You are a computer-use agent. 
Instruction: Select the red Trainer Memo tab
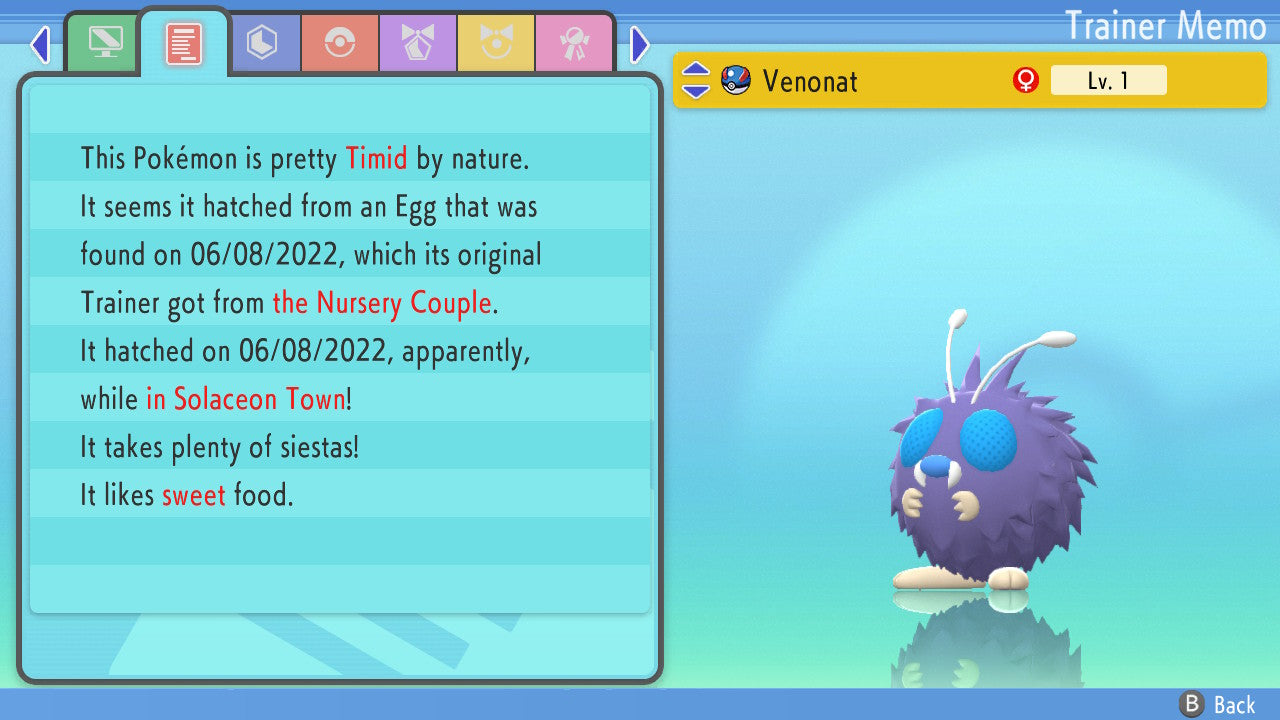click(x=184, y=43)
